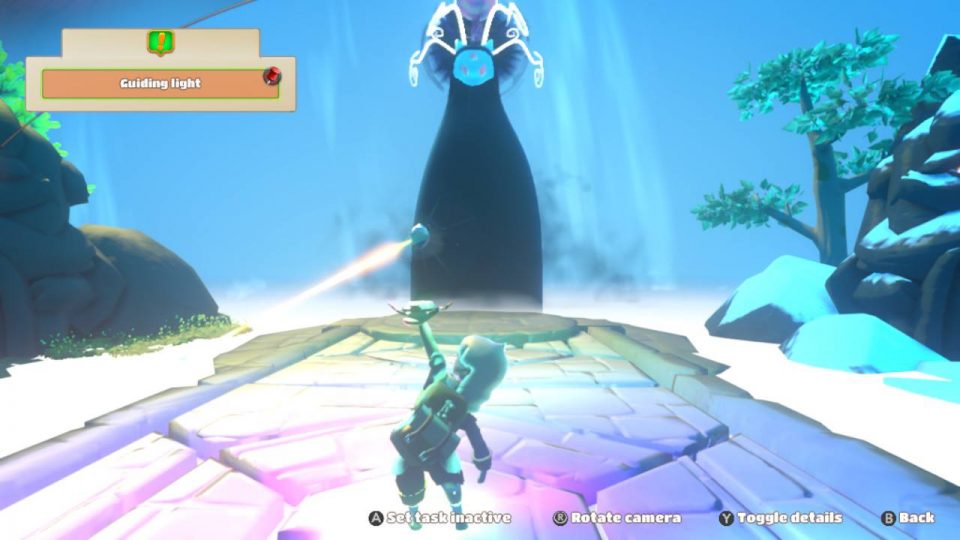Click the red pushpin on the task
960x540 pixels.
coord(271,75)
